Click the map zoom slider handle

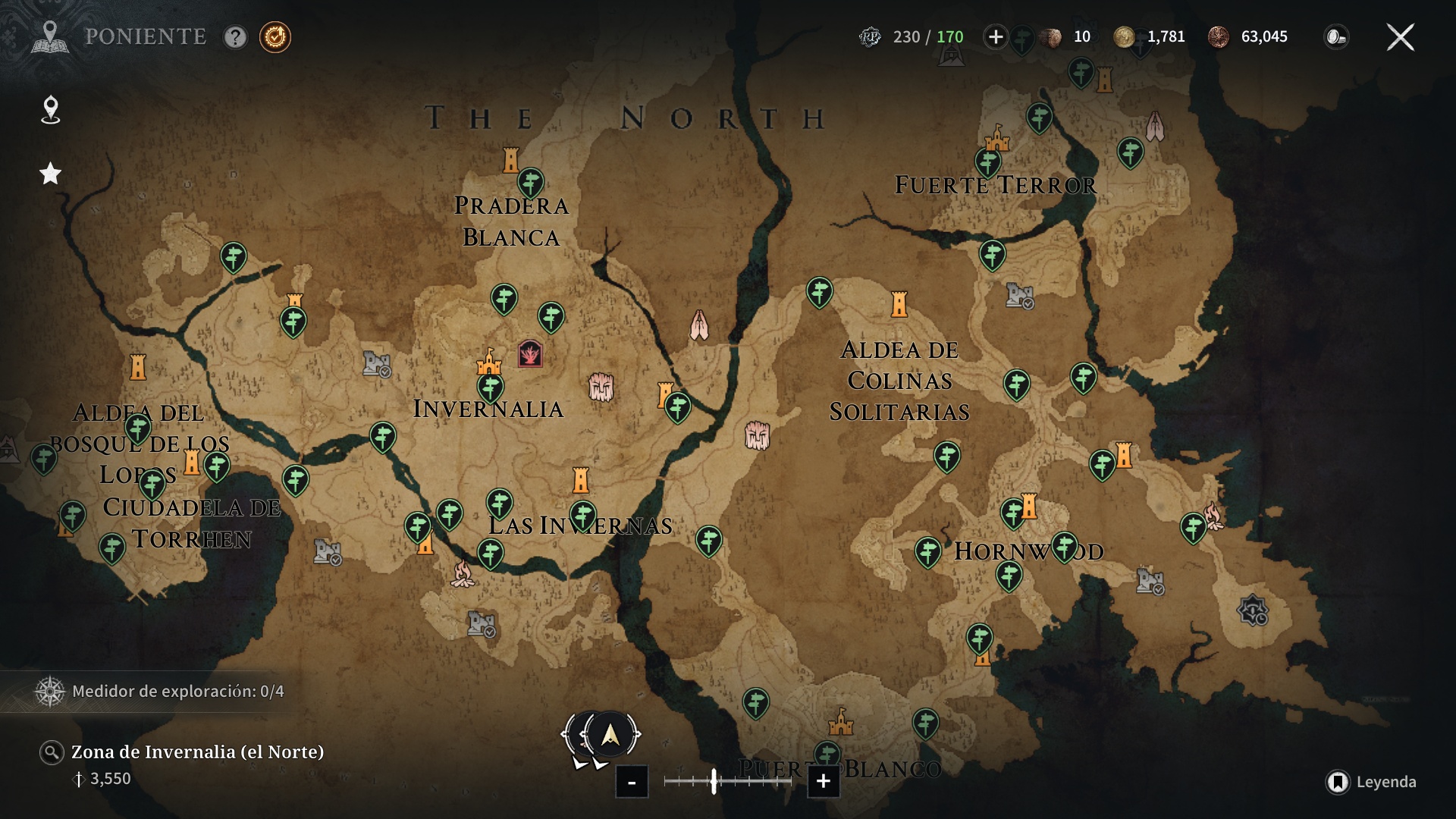pyautogui.click(x=714, y=781)
